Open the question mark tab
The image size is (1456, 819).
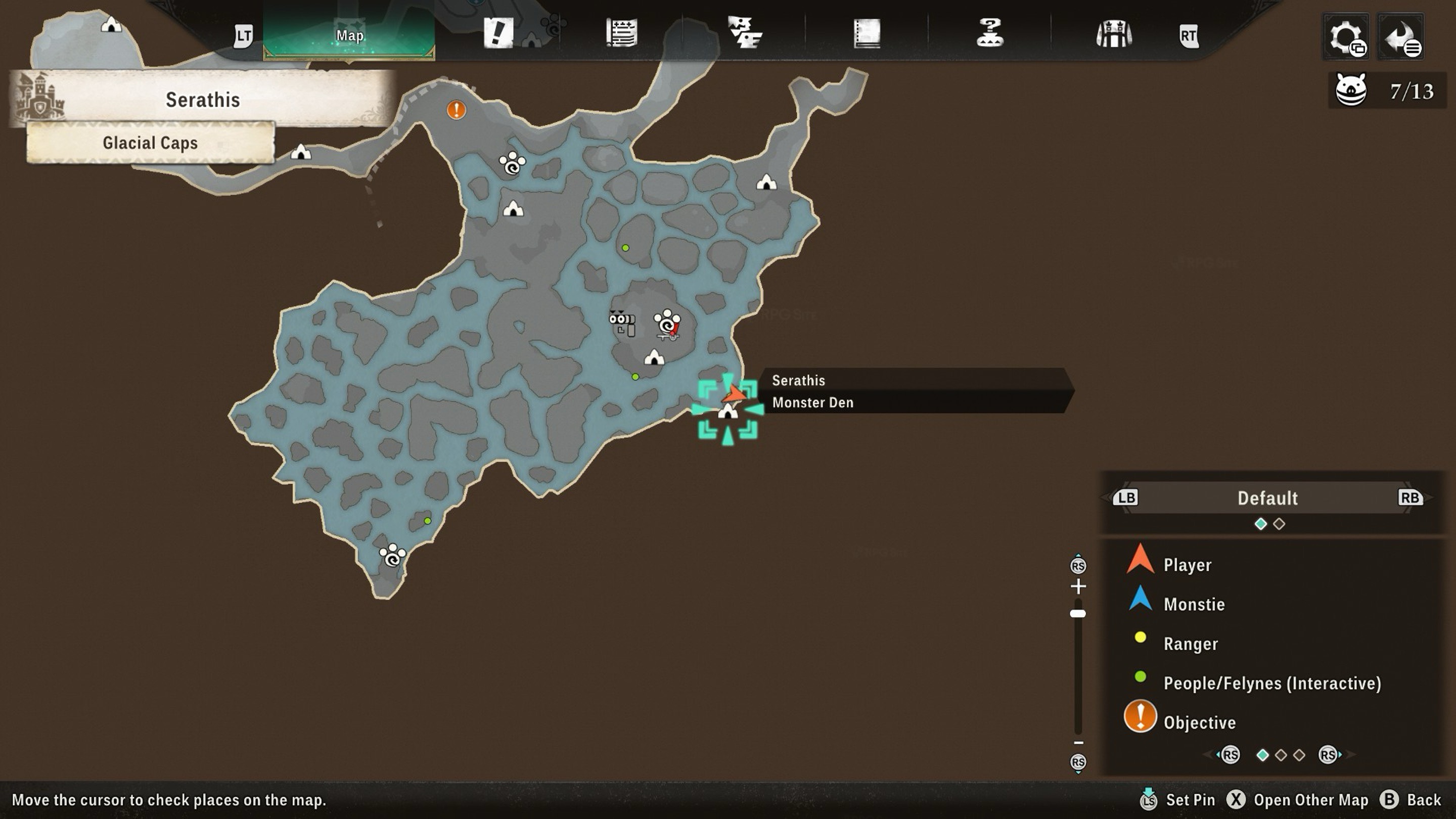click(x=989, y=33)
